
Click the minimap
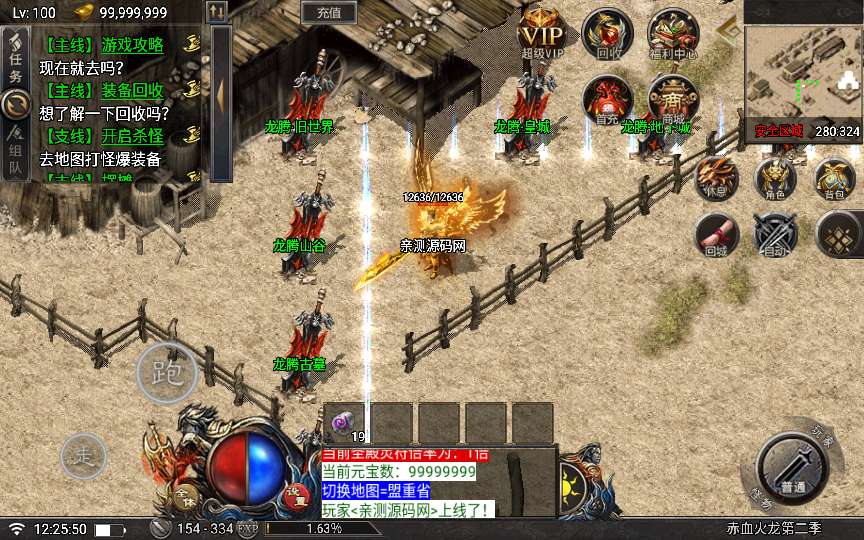click(802, 68)
